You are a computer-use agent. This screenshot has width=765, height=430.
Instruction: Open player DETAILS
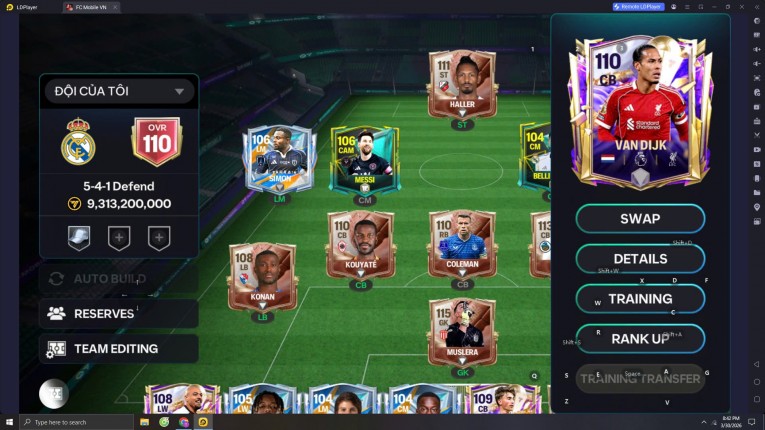click(640, 259)
